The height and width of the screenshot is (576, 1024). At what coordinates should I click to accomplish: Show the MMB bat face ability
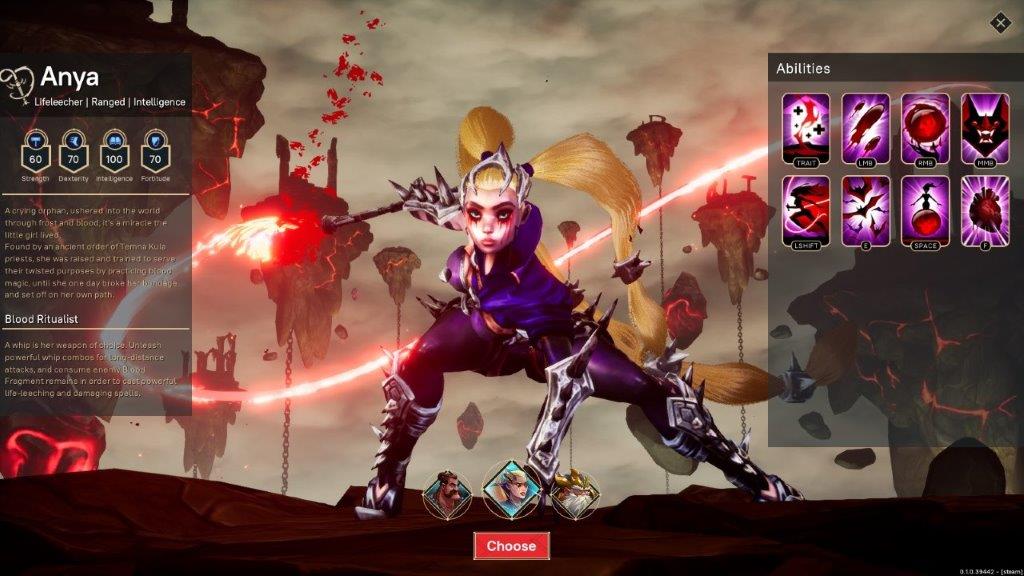point(985,127)
